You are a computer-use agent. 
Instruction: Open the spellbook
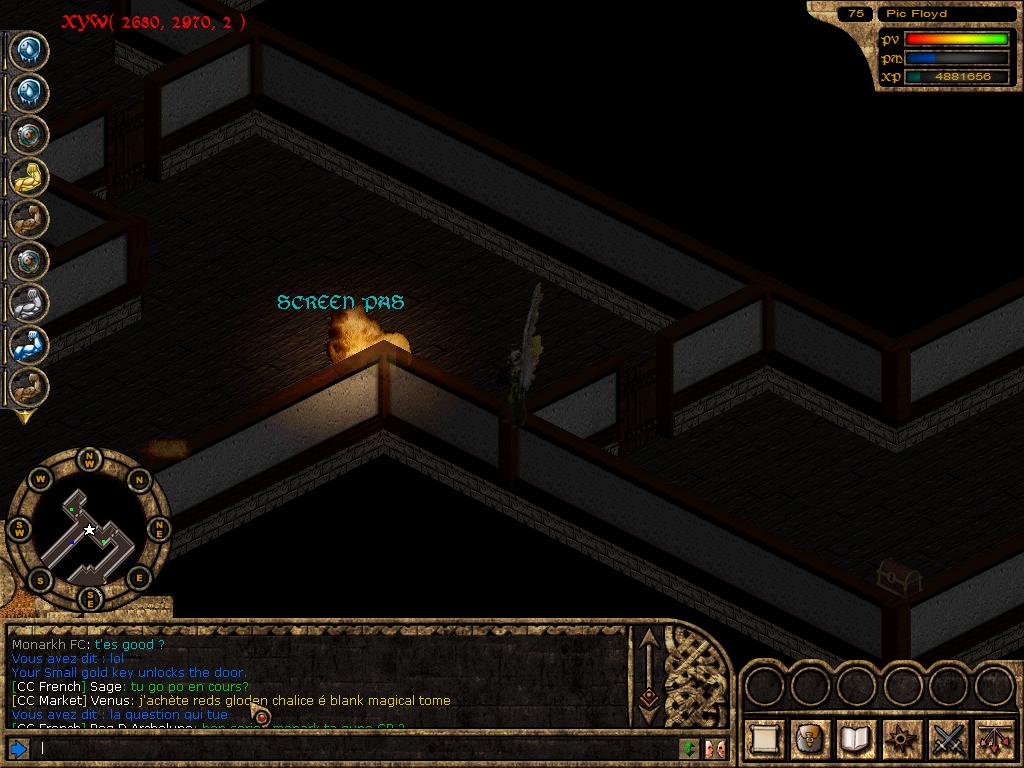[x=854, y=739]
